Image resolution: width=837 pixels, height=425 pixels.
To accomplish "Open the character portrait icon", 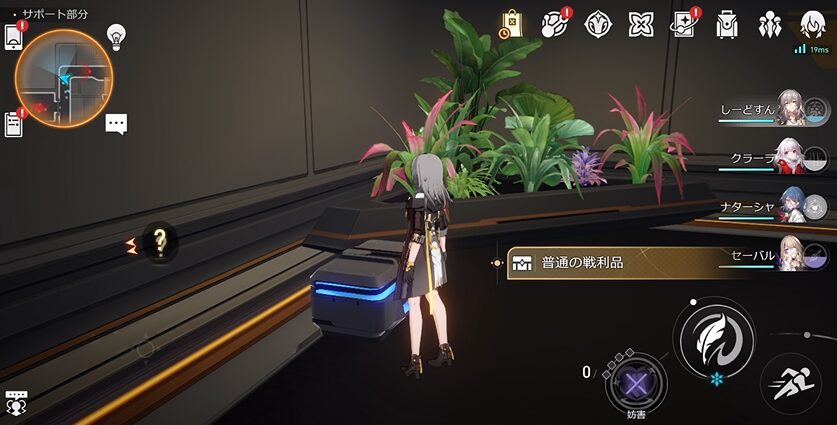I will (x=813, y=24).
